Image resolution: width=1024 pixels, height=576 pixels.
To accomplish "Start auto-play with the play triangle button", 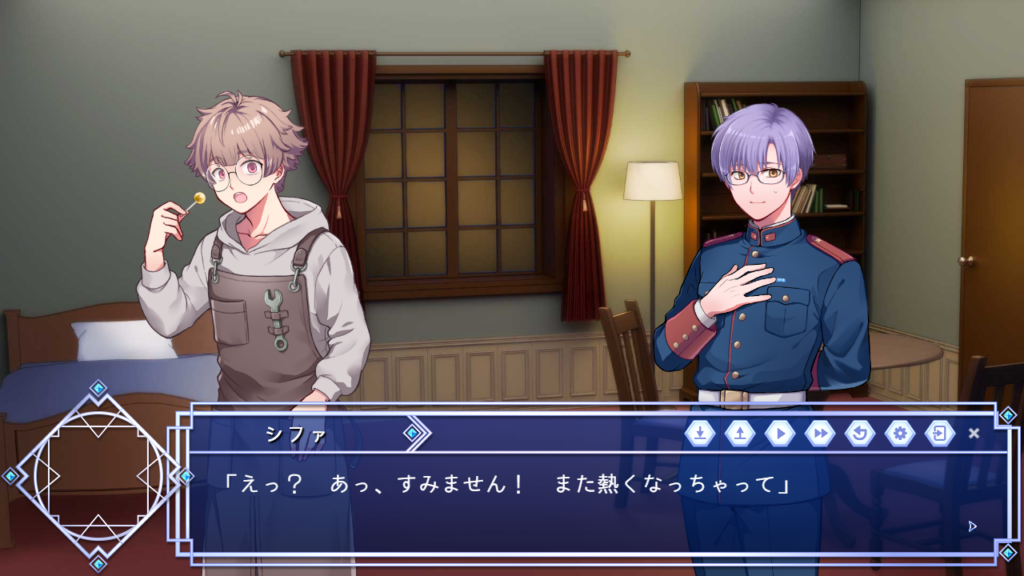I will click(x=779, y=433).
